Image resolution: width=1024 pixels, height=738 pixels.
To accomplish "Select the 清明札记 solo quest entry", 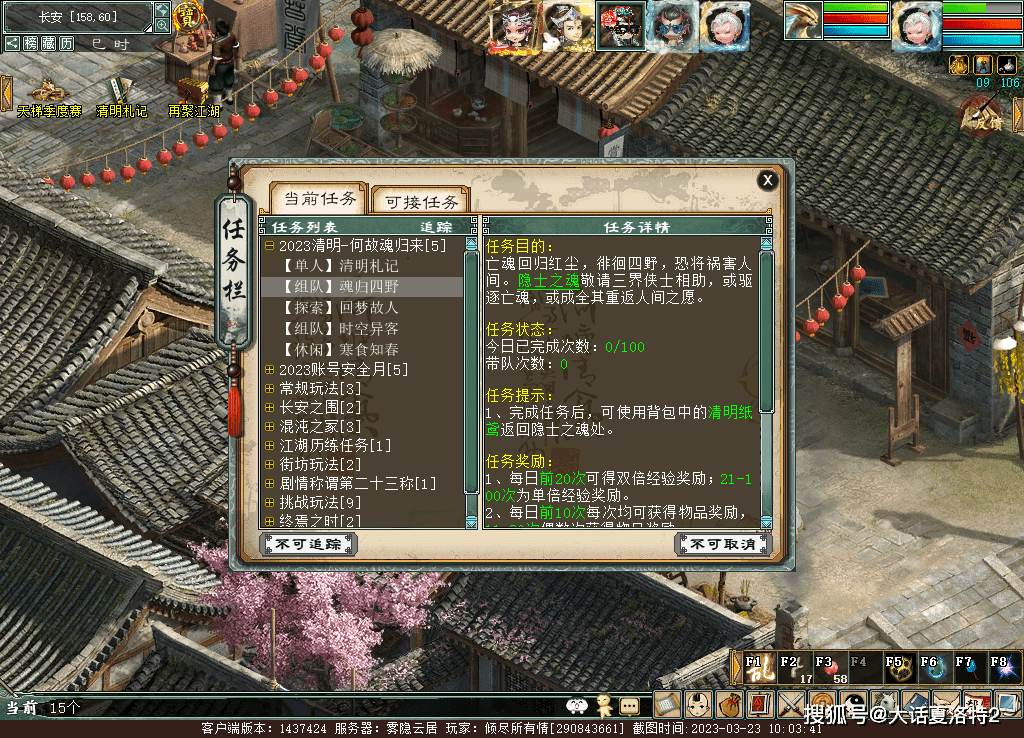I will point(340,266).
